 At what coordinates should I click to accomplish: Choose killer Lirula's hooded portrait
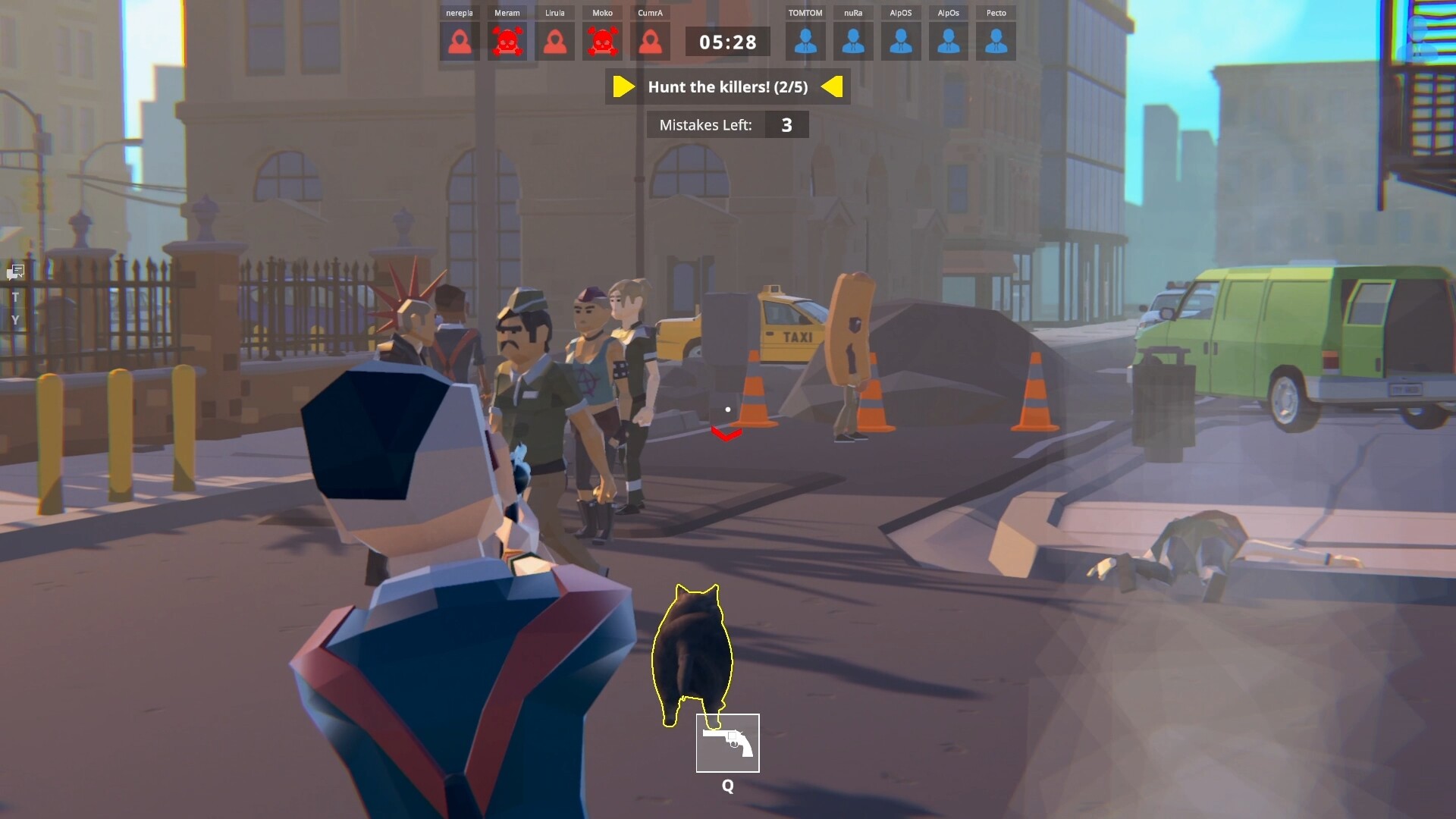(x=555, y=42)
